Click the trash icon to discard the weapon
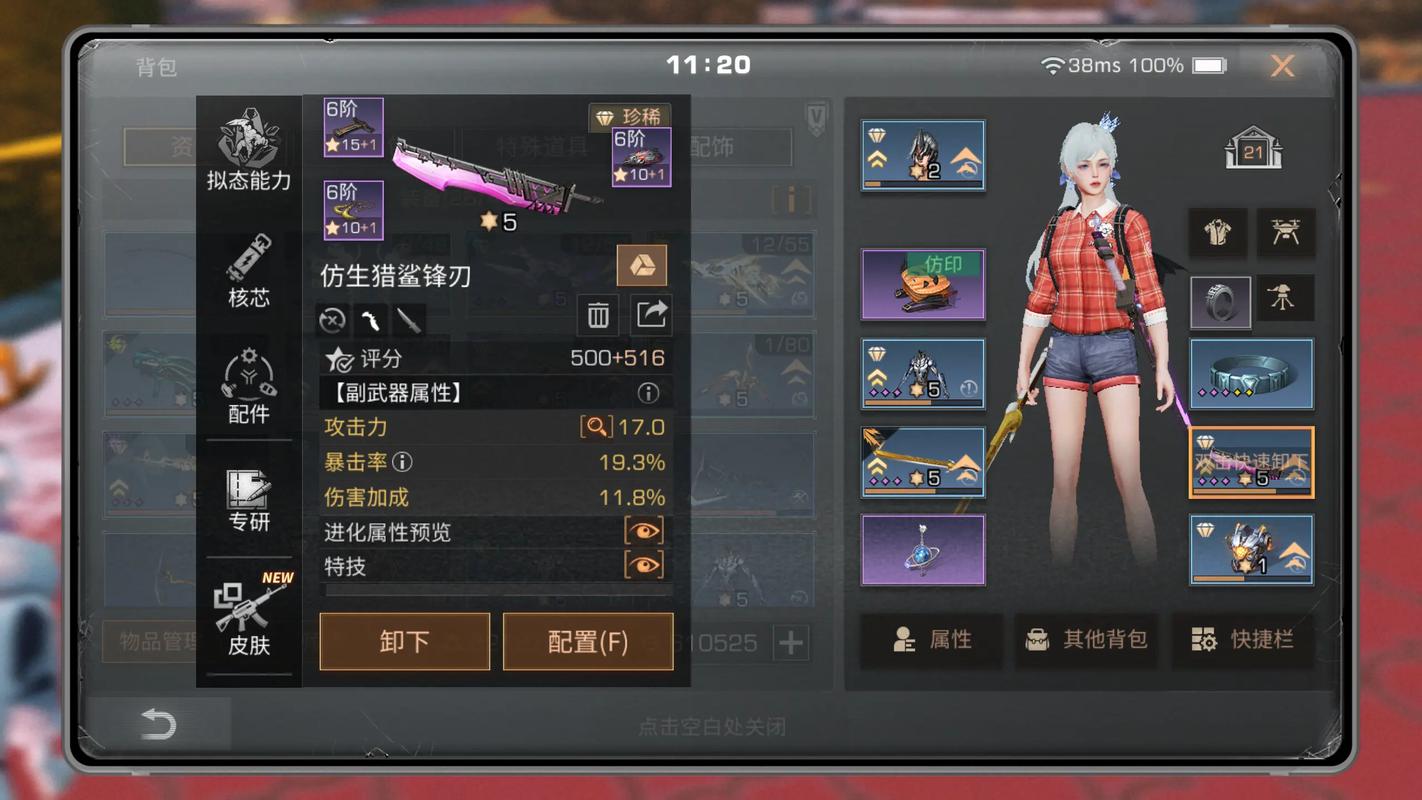Image resolution: width=1422 pixels, height=800 pixels. (x=599, y=315)
